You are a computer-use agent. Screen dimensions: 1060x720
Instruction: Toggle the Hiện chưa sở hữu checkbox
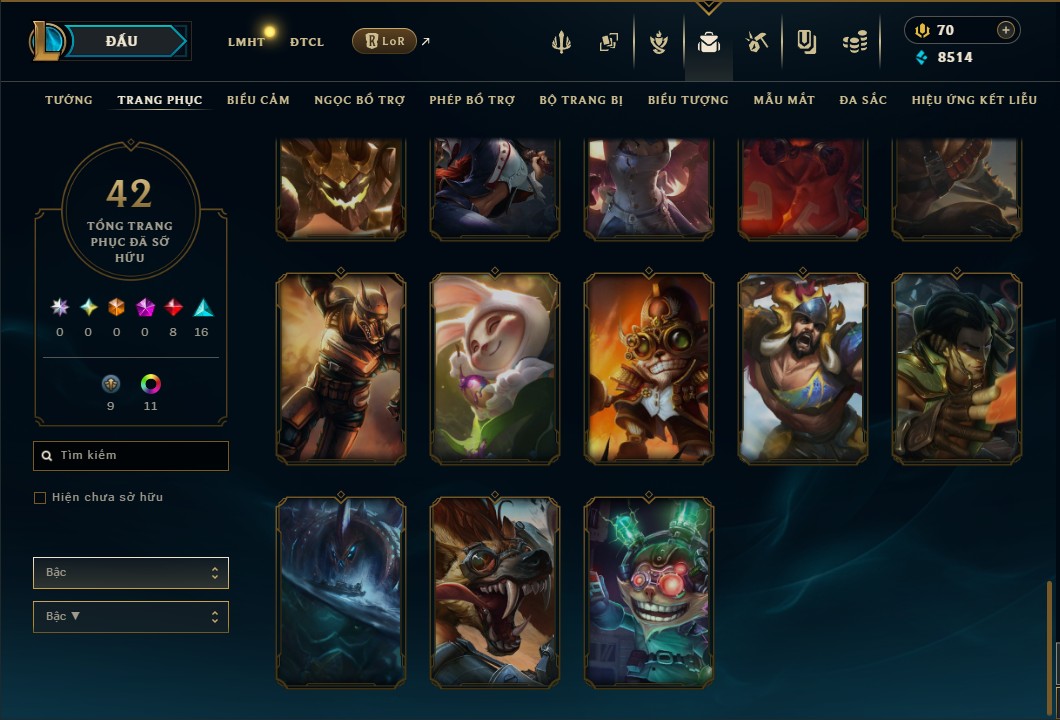40,498
